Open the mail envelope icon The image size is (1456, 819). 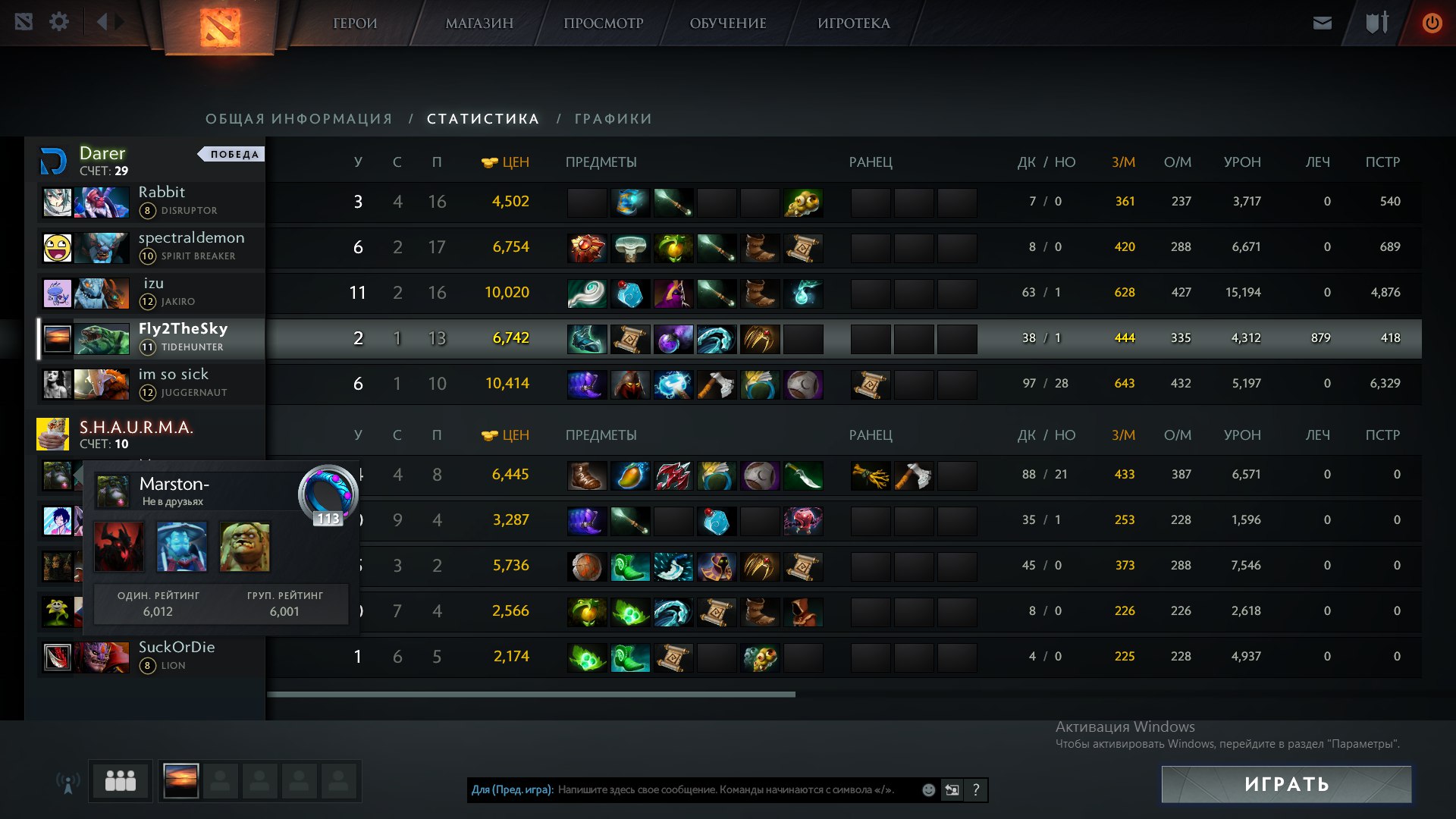(1323, 23)
